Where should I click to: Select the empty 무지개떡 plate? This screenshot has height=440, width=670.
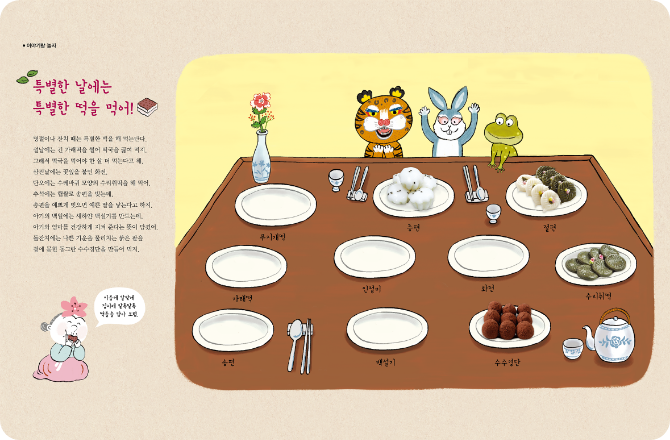275,203
